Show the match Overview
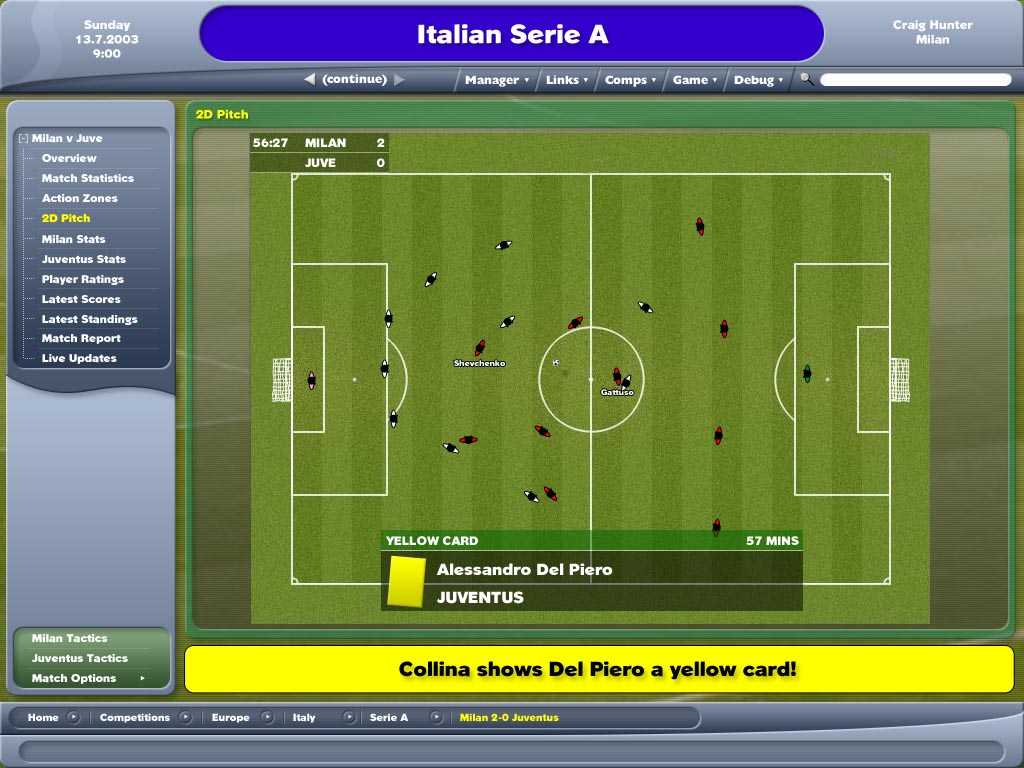This screenshot has height=768, width=1024. 69,158
